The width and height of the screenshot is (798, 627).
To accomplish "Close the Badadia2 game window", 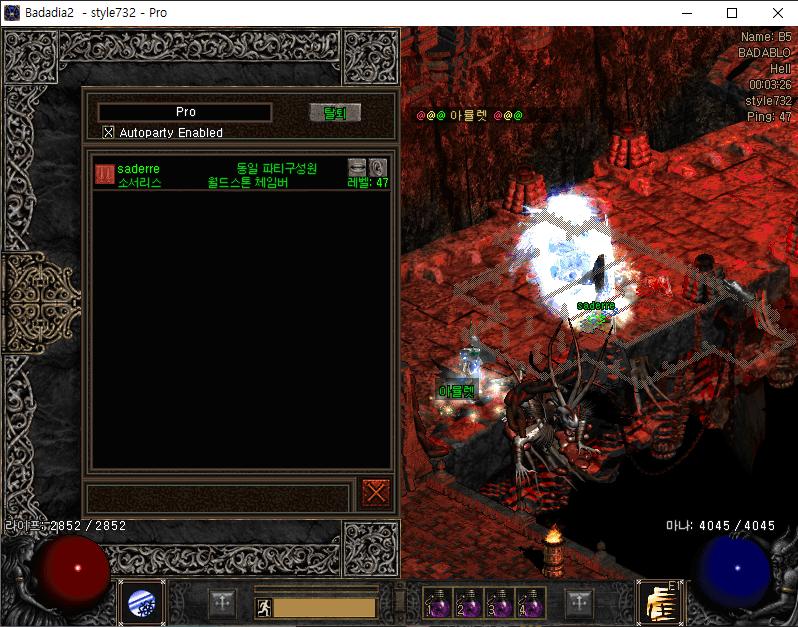I will [x=777, y=13].
